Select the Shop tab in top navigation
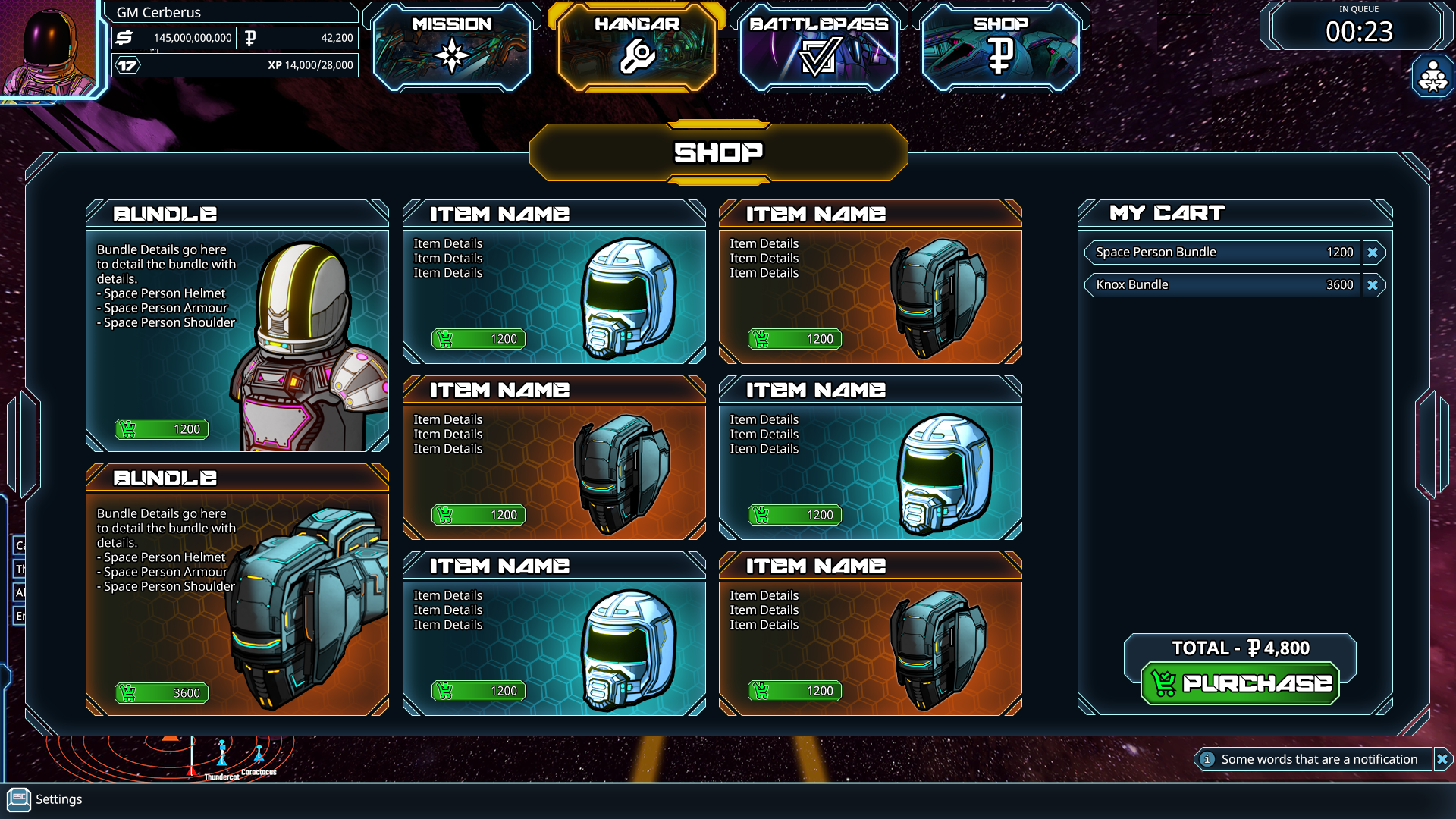This screenshot has height=819, width=1456. pyautogui.click(x=1000, y=47)
